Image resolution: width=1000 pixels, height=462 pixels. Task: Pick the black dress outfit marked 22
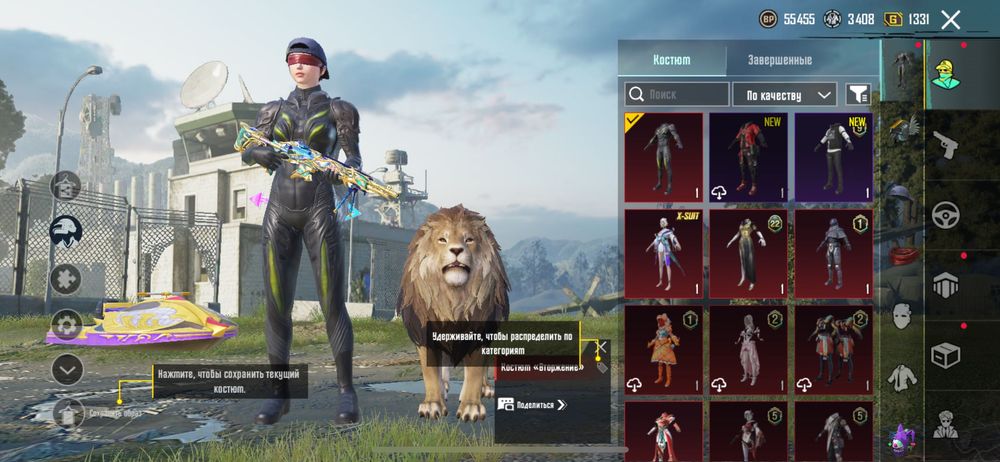coord(749,253)
